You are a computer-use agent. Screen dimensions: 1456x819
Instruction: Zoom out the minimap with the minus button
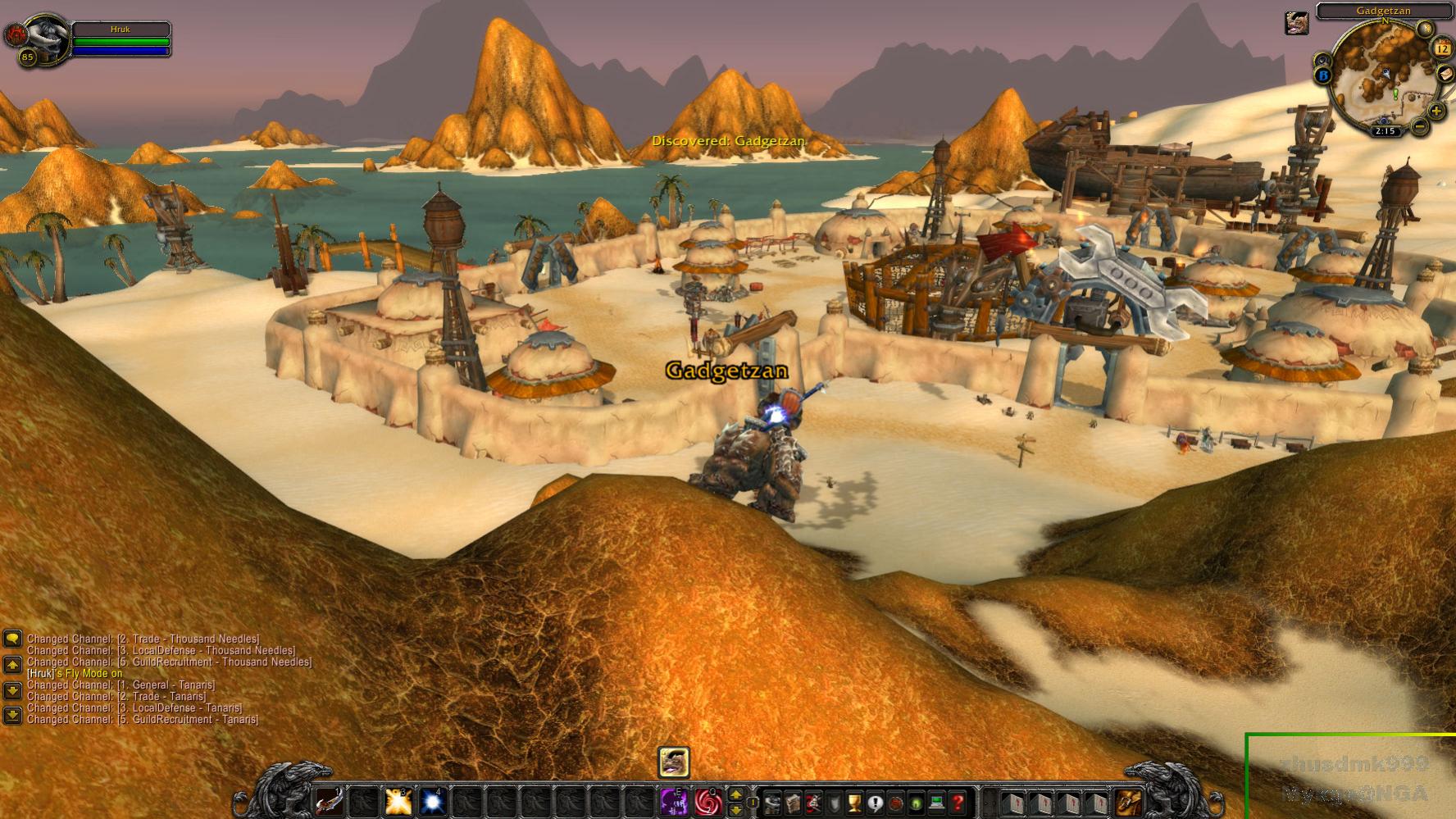[x=1419, y=127]
